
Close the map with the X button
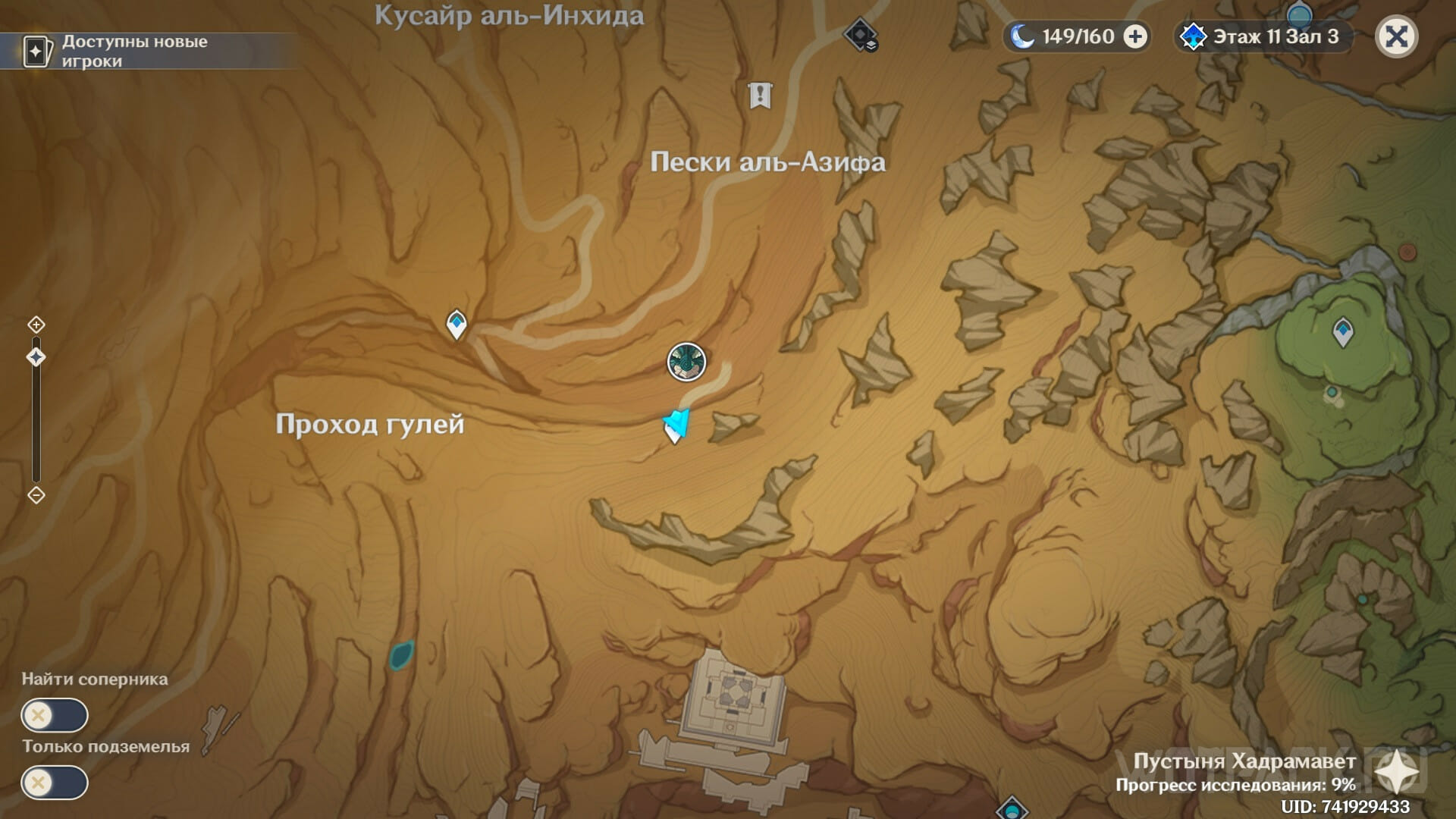(1396, 36)
